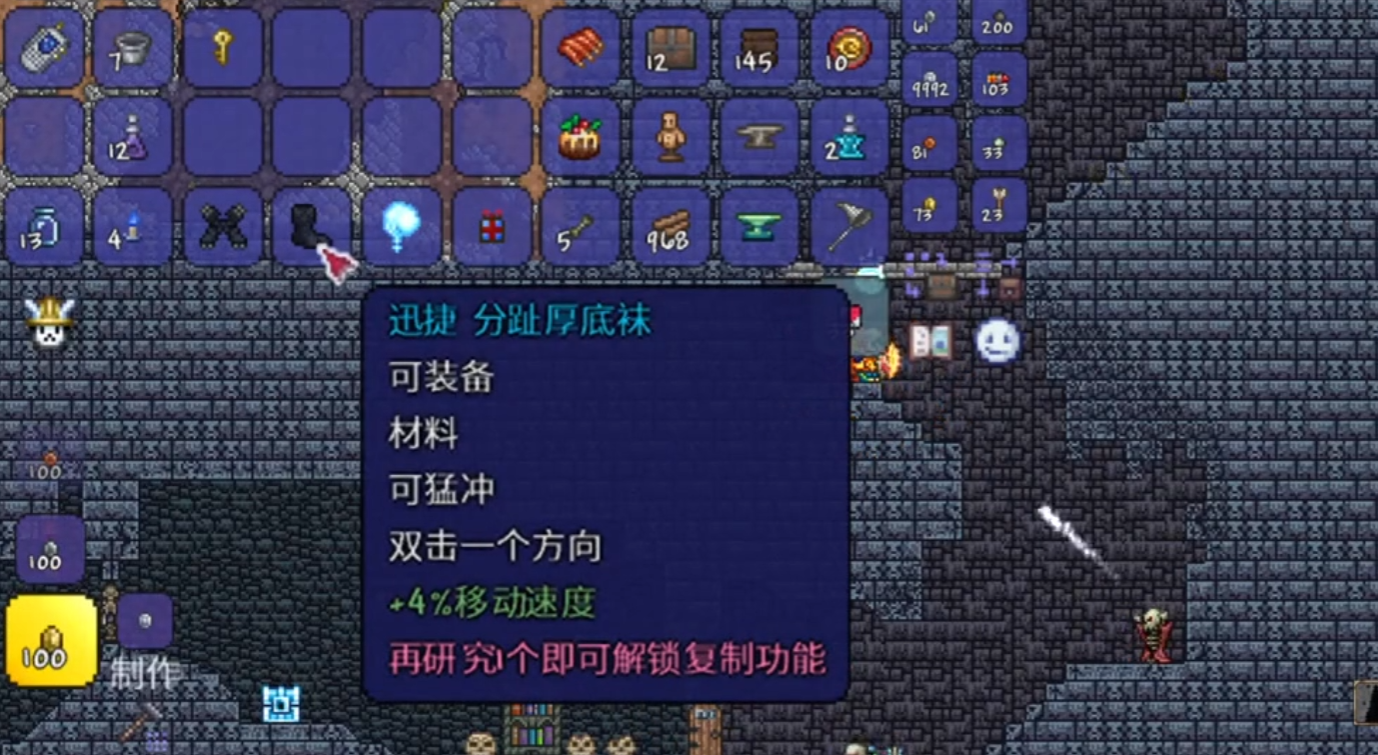Select the bone stack of five
The height and width of the screenshot is (755, 1378).
(580, 228)
